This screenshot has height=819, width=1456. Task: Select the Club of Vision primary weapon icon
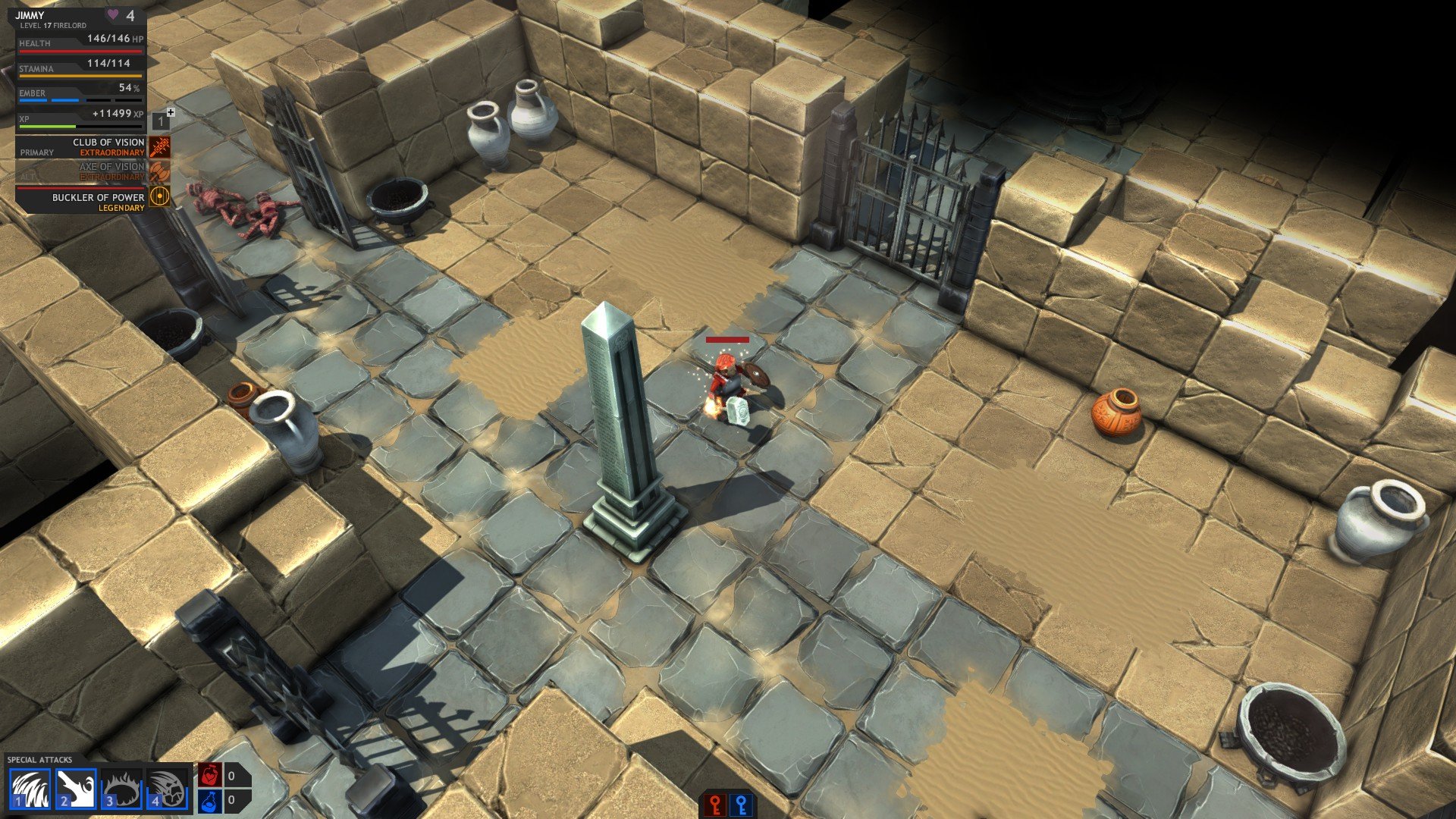click(x=159, y=147)
